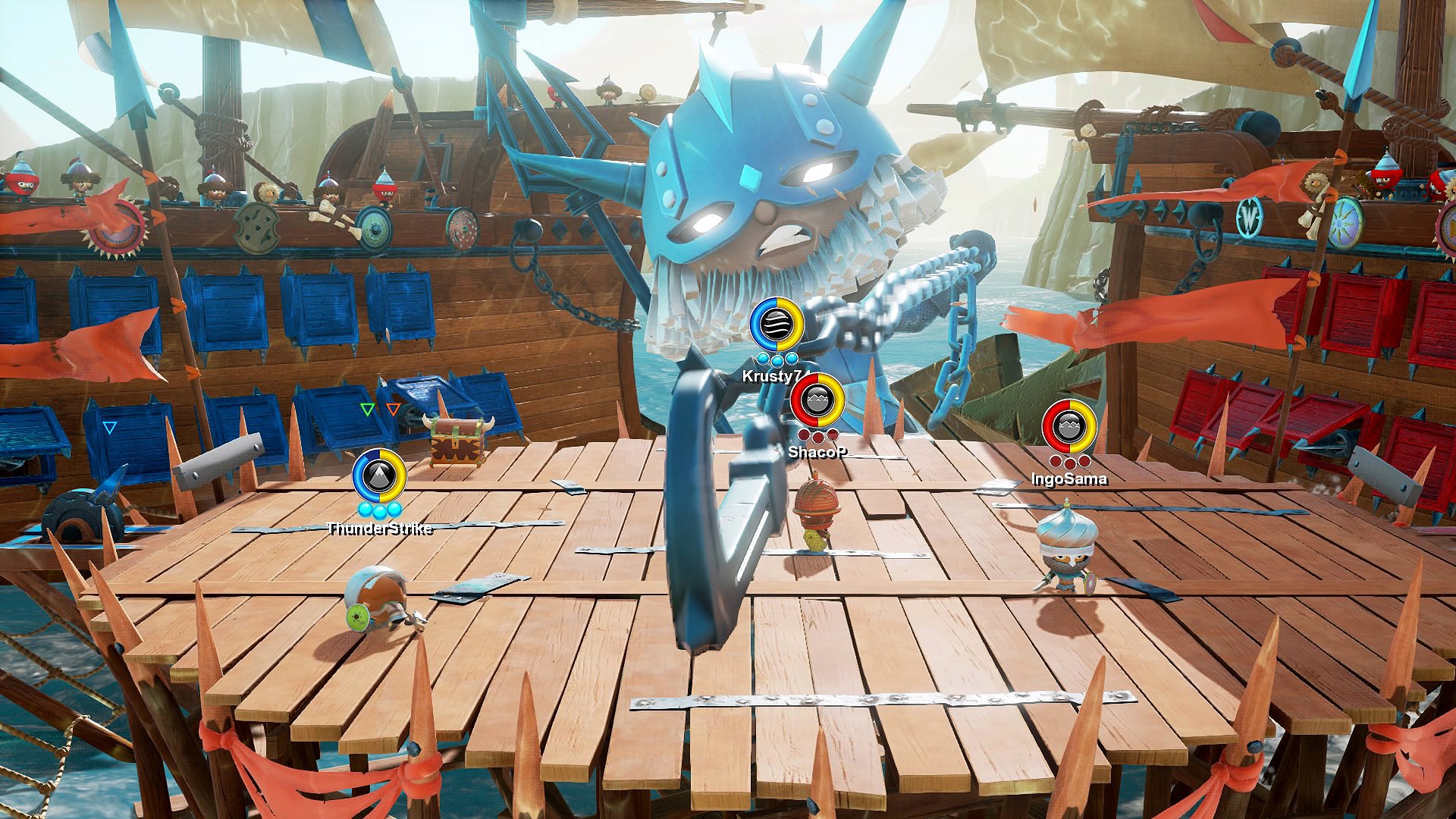Expand the orange triangle marker above the chest
This screenshot has width=1456, height=819.
(x=393, y=408)
